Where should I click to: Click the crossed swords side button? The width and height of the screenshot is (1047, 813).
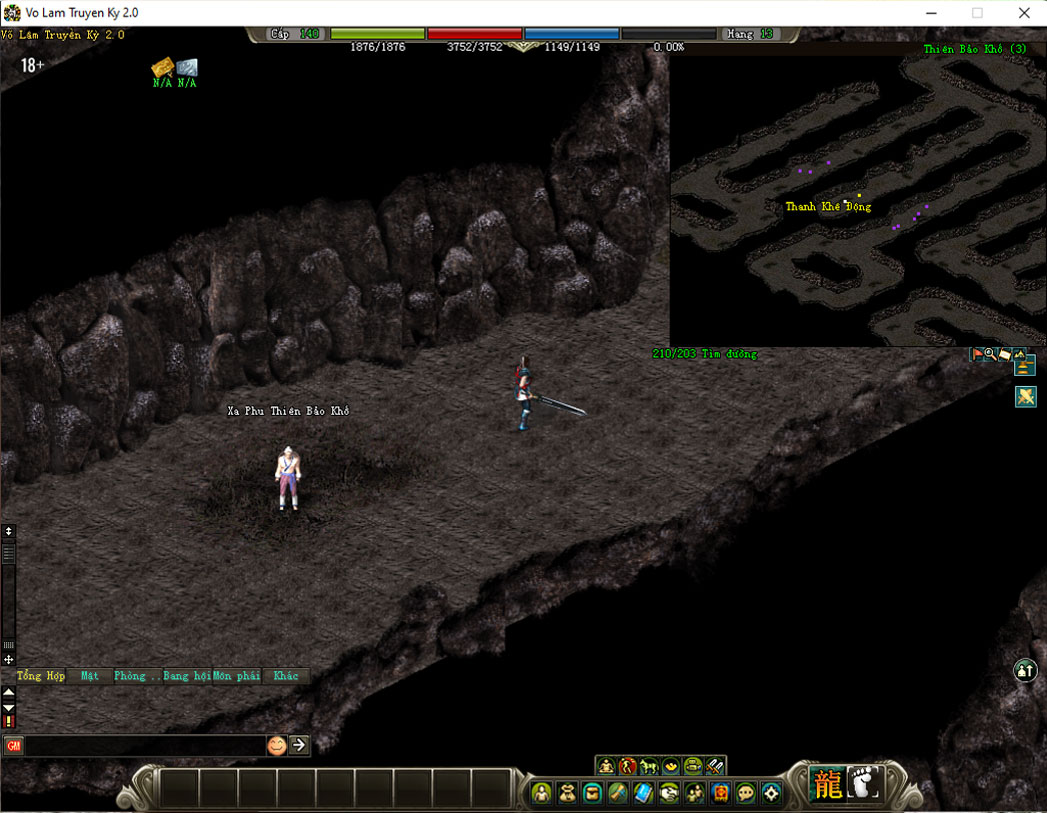[x=1025, y=396]
